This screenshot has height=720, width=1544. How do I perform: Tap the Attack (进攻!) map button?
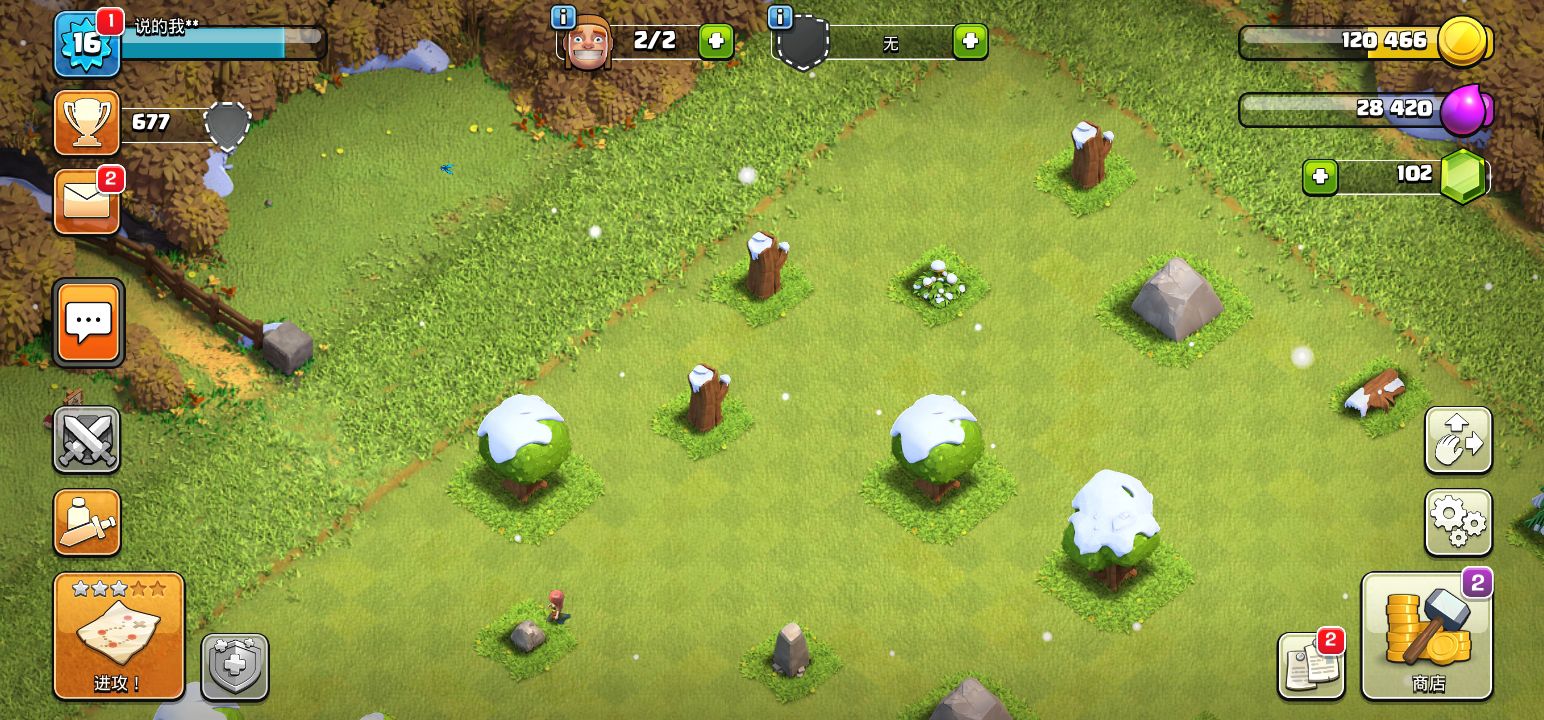pyautogui.click(x=119, y=636)
